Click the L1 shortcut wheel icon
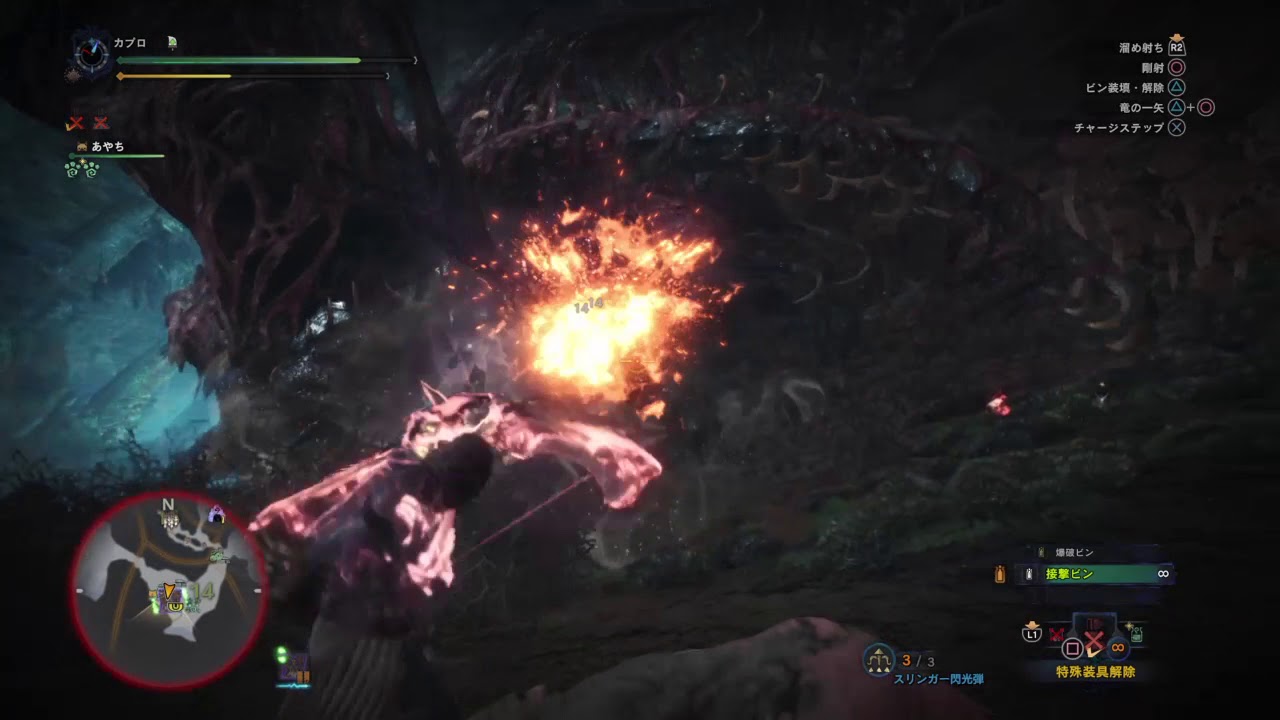Screen dimensions: 1280x720 (1031, 636)
